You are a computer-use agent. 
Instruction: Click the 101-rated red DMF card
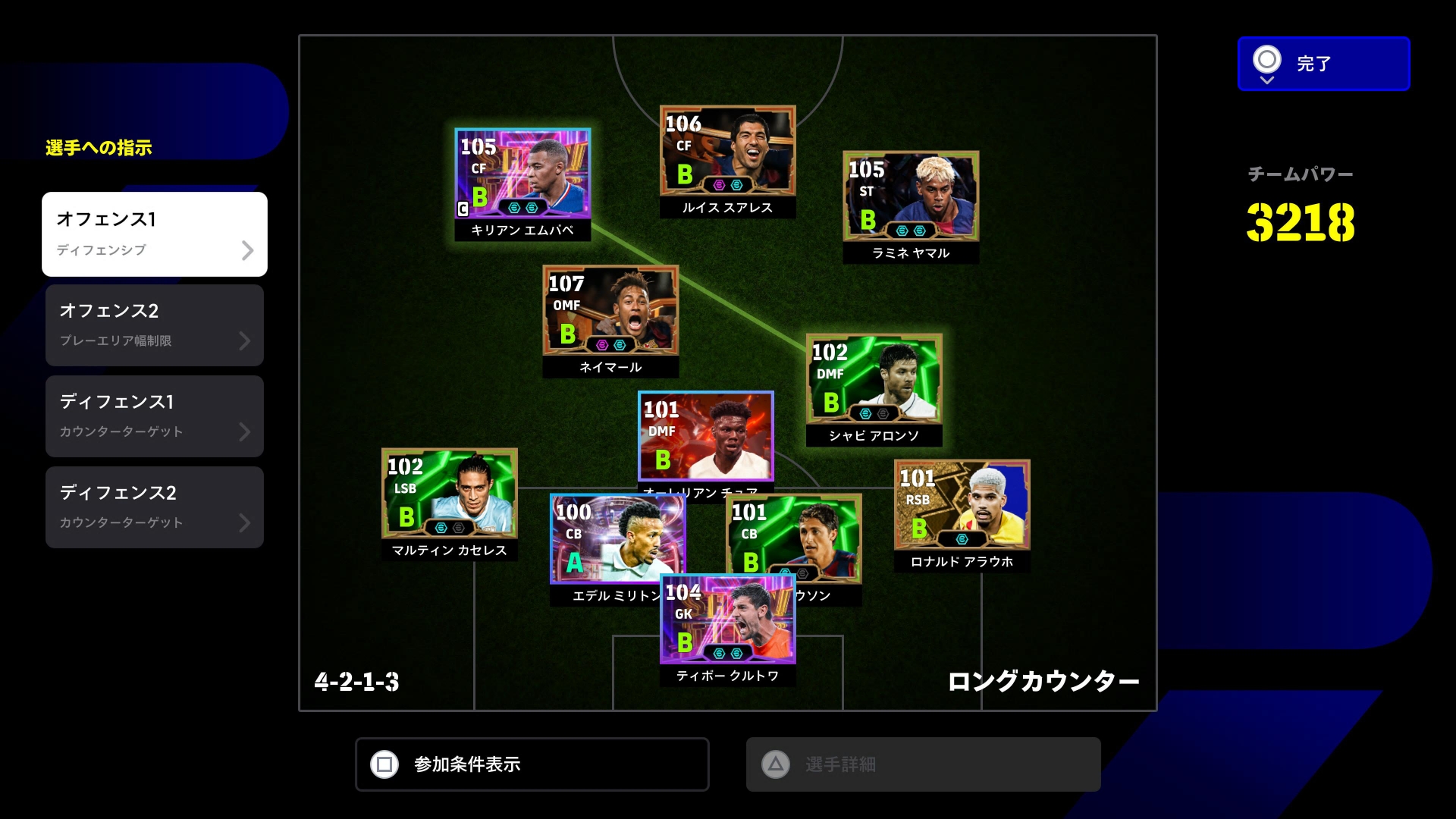coord(705,436)
